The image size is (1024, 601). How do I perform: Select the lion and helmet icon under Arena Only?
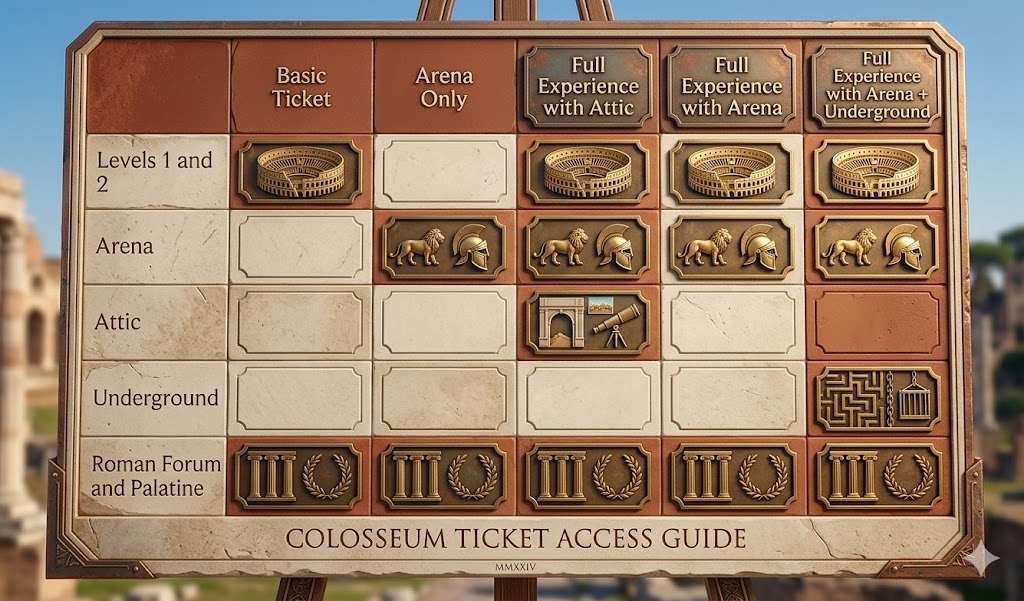[x=444, y=246]
